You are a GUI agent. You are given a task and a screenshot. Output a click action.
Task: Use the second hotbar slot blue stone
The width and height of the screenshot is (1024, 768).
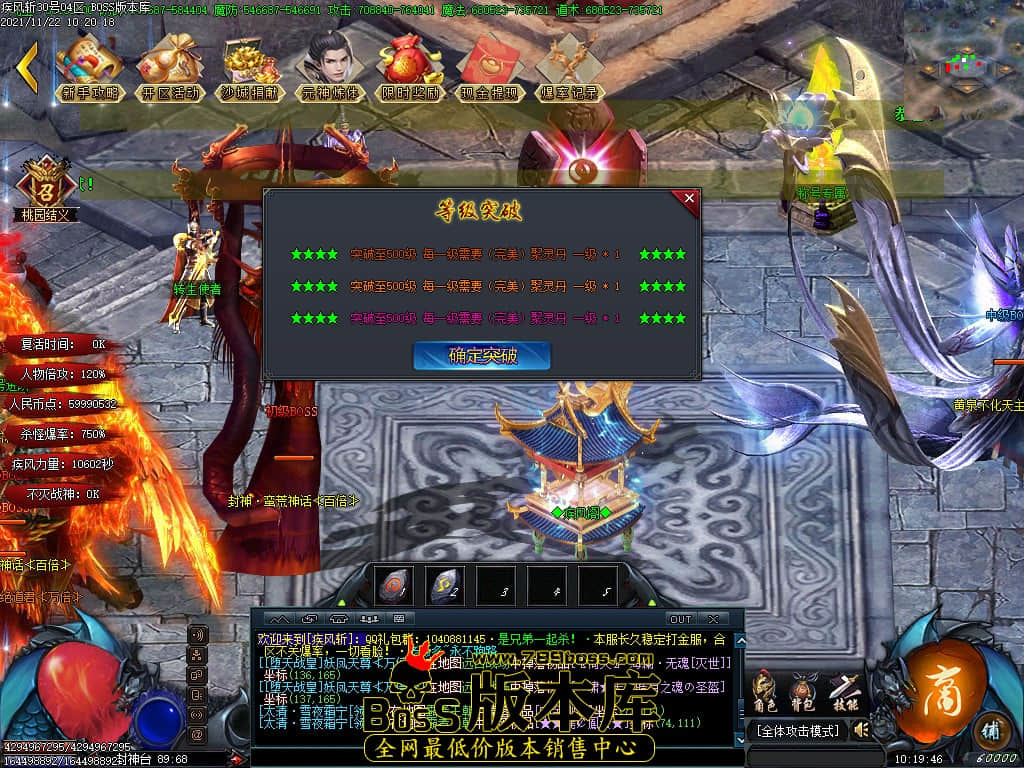point(444,587)
